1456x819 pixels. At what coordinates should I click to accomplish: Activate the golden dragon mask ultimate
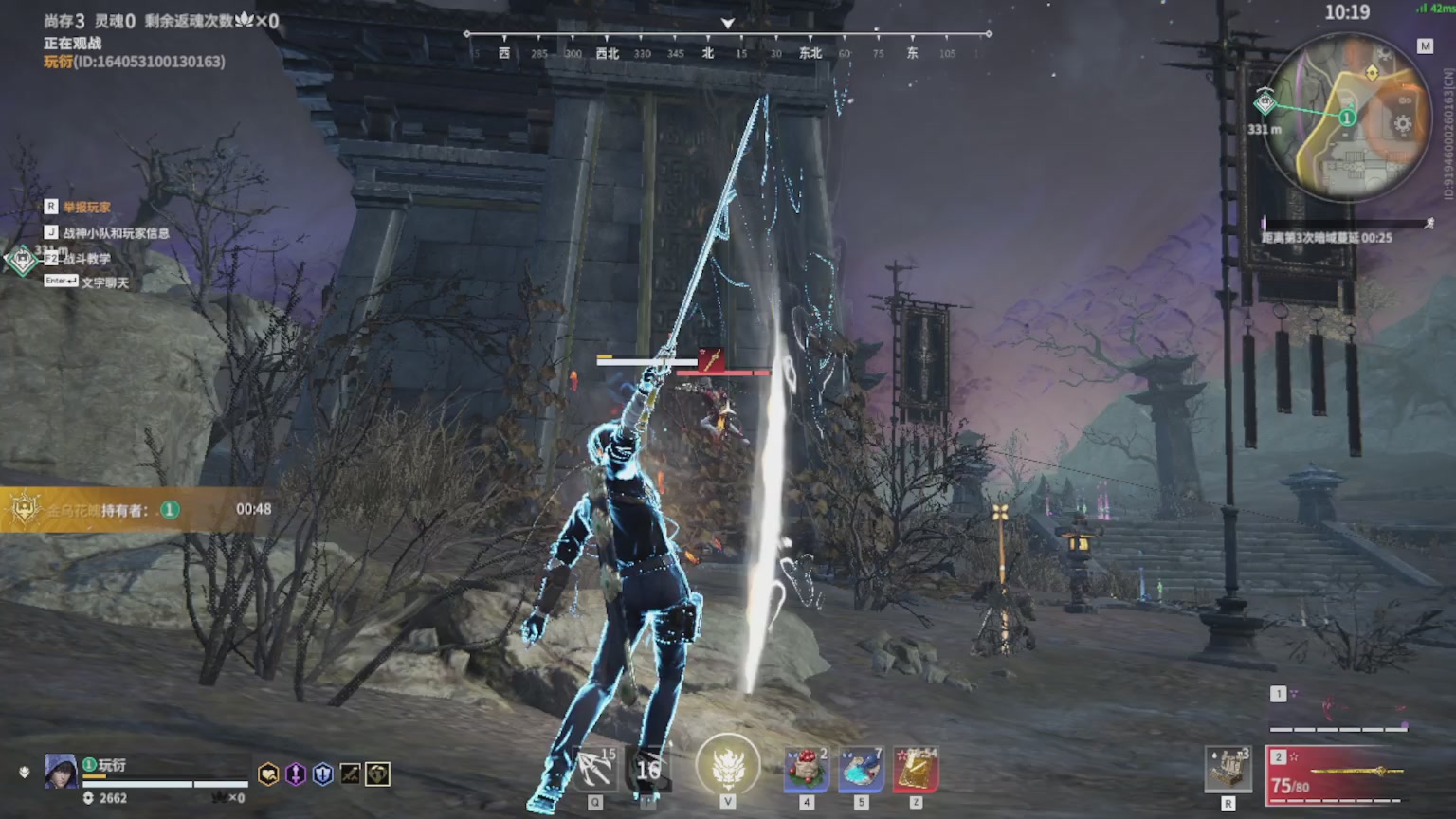tap(728, 766)
